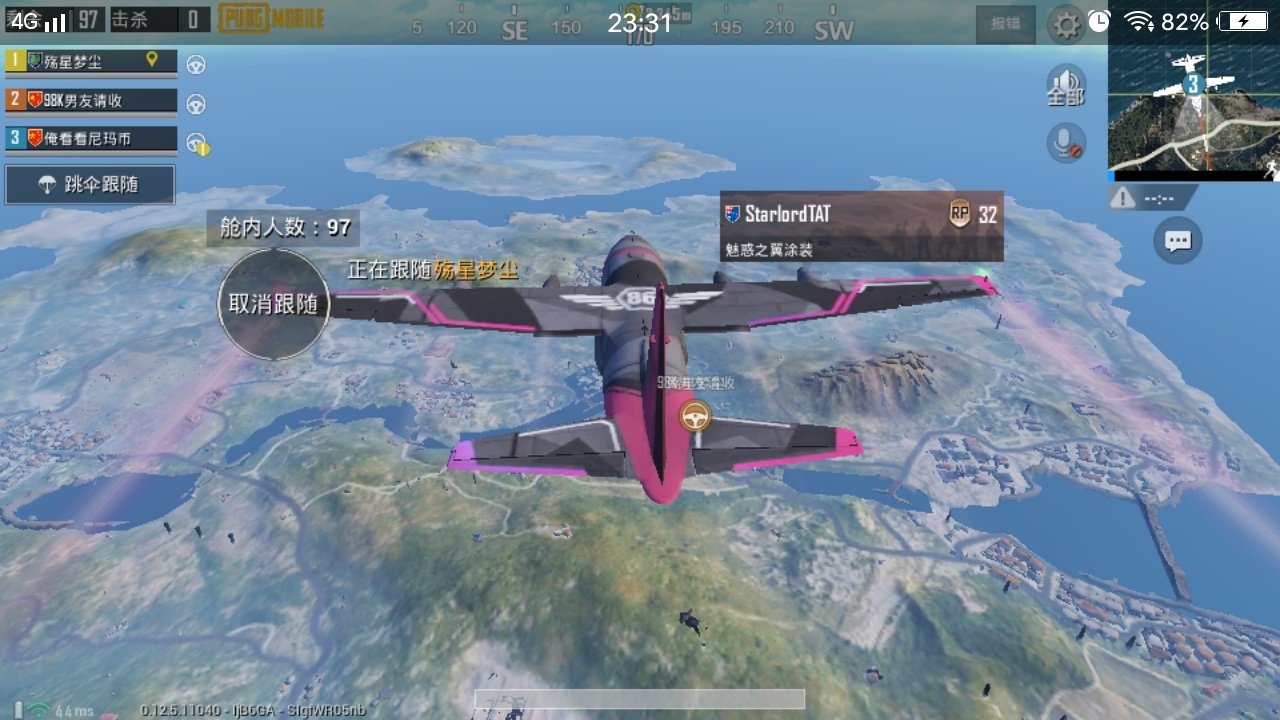
Task: Click steering wheel icon beside teammate 2
Action: (x=196, y=103)
